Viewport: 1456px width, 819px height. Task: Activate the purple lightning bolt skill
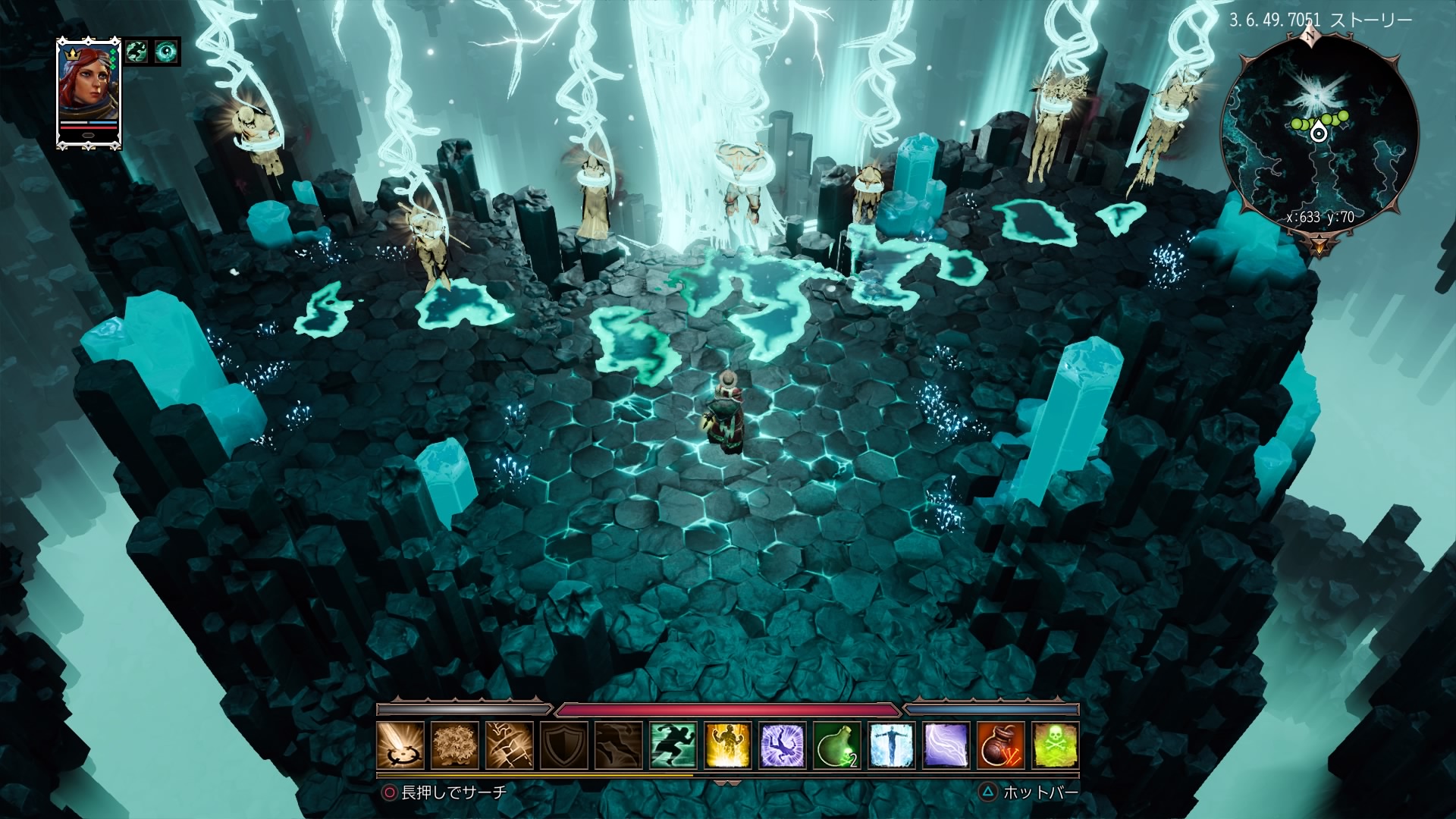point(946,745)
